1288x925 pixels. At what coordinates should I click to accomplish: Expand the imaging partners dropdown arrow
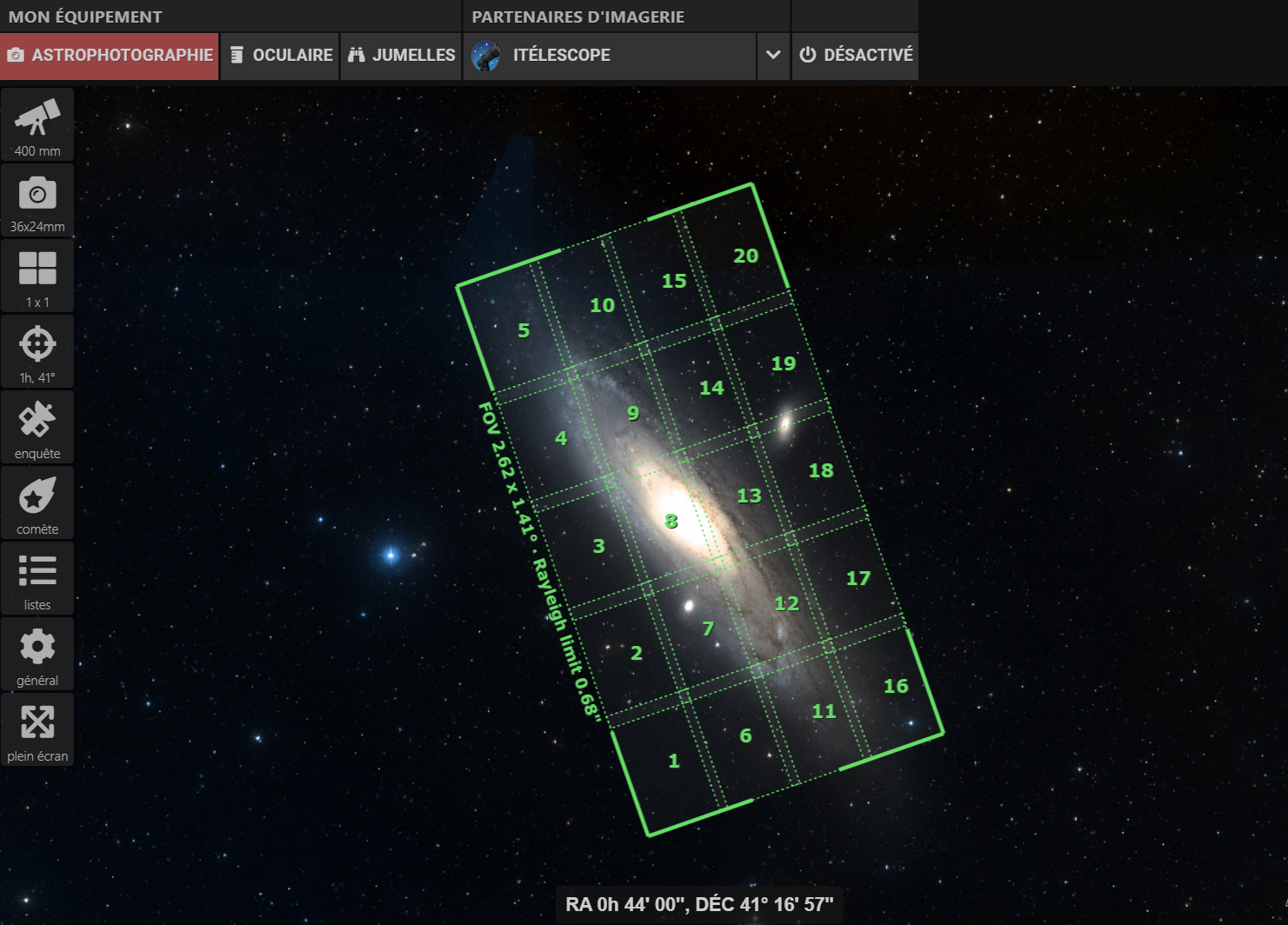coord(773,56)
